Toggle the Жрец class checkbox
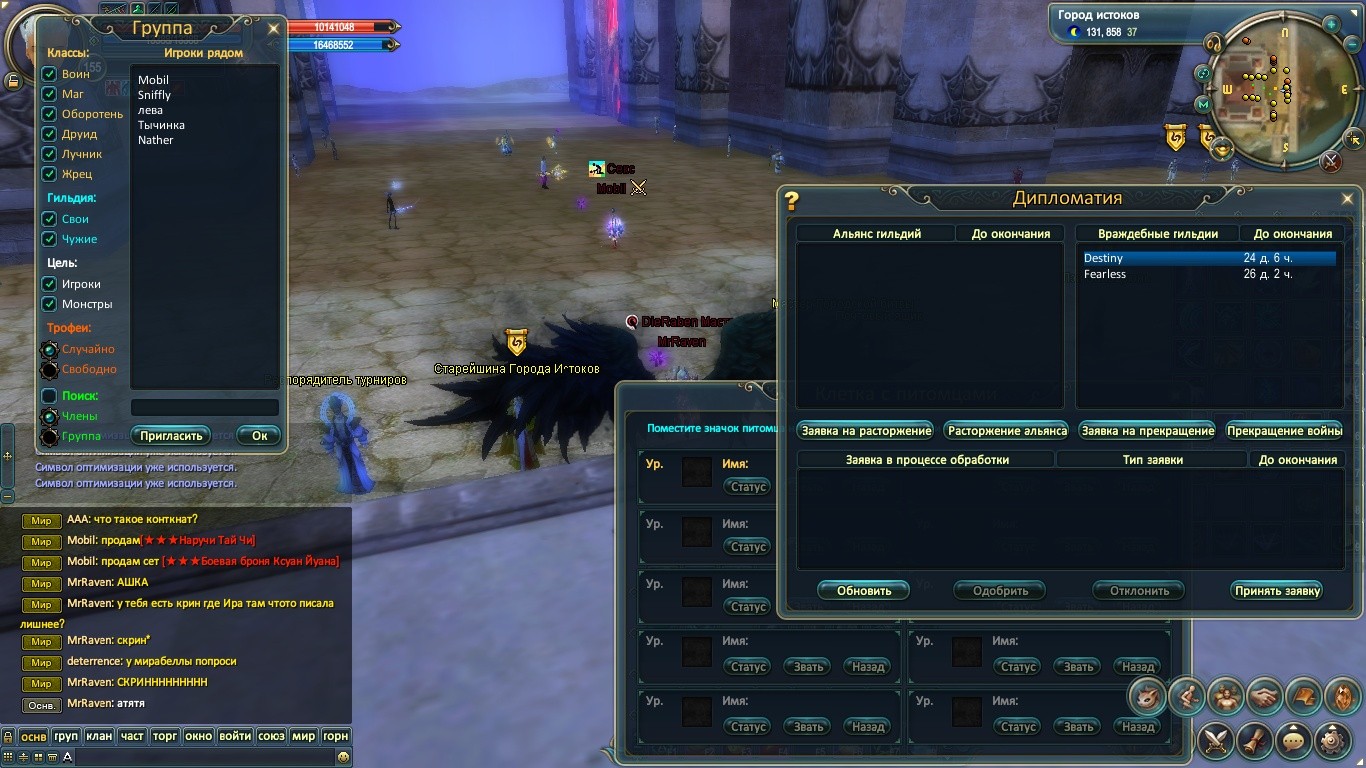Image resolution: width=1366 pixels, height=768 pixels. coord(49,174)
